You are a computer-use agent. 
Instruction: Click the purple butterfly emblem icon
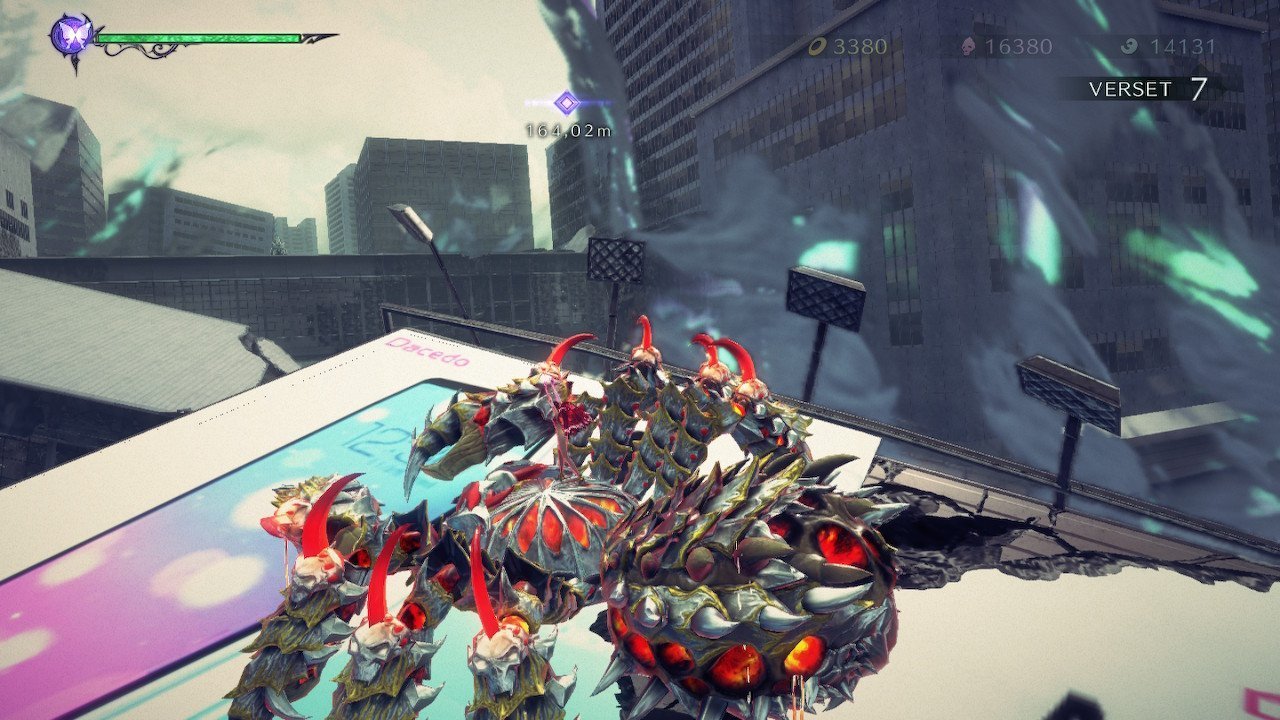73,37
